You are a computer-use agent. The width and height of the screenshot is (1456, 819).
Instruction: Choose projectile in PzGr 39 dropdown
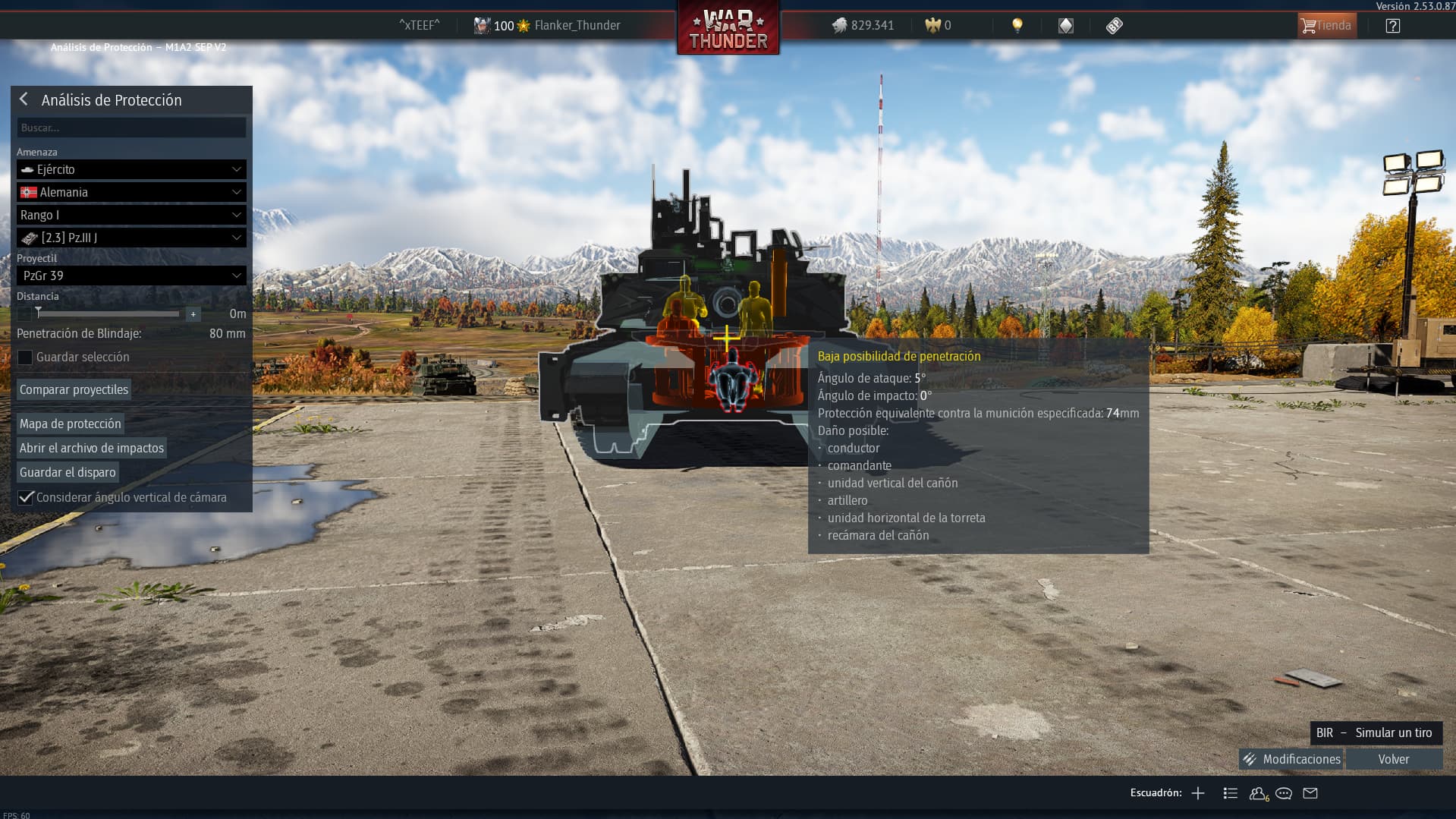point(131,276)
